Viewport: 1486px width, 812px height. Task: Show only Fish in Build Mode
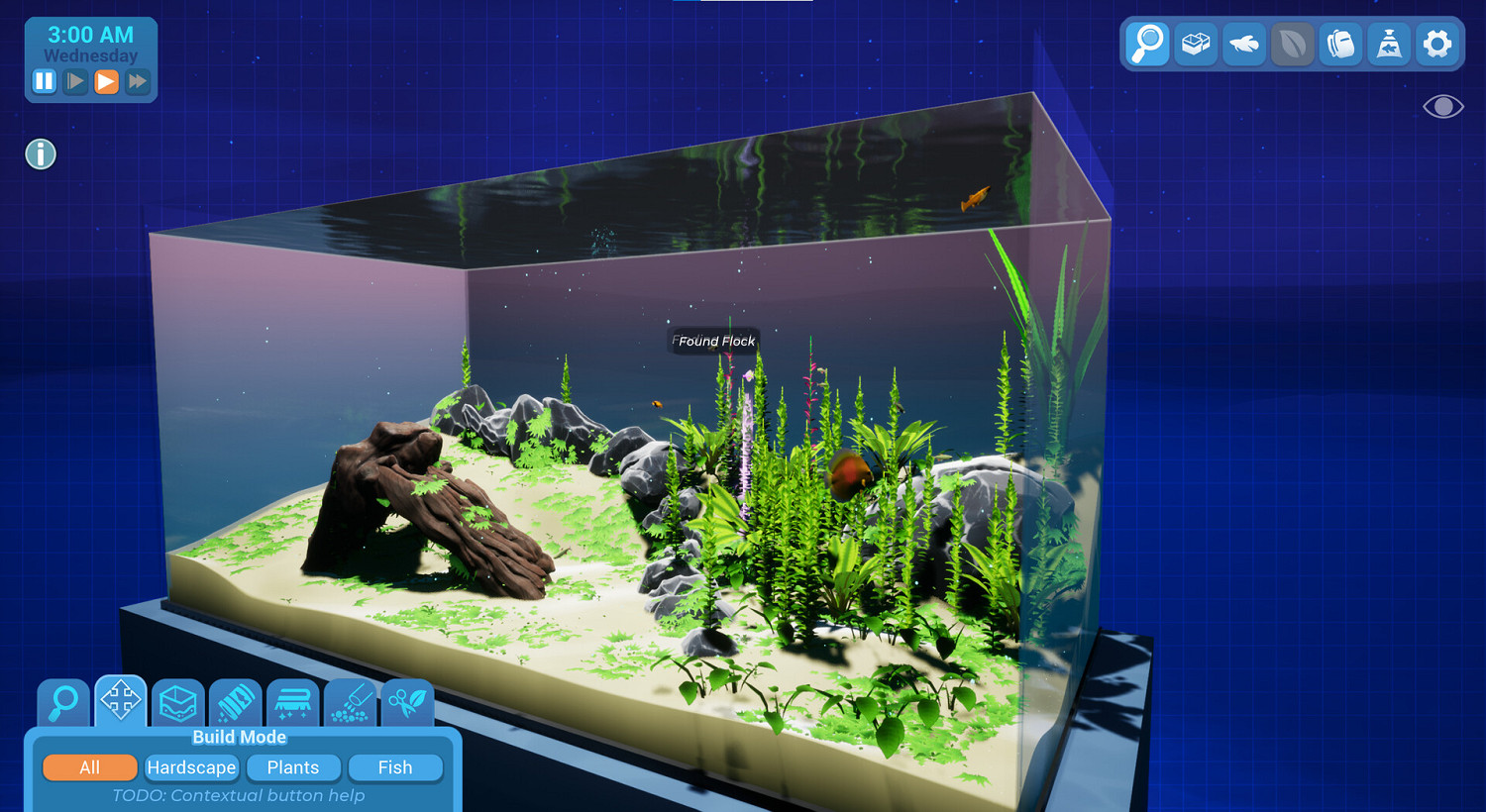click(x=395, y=767)
